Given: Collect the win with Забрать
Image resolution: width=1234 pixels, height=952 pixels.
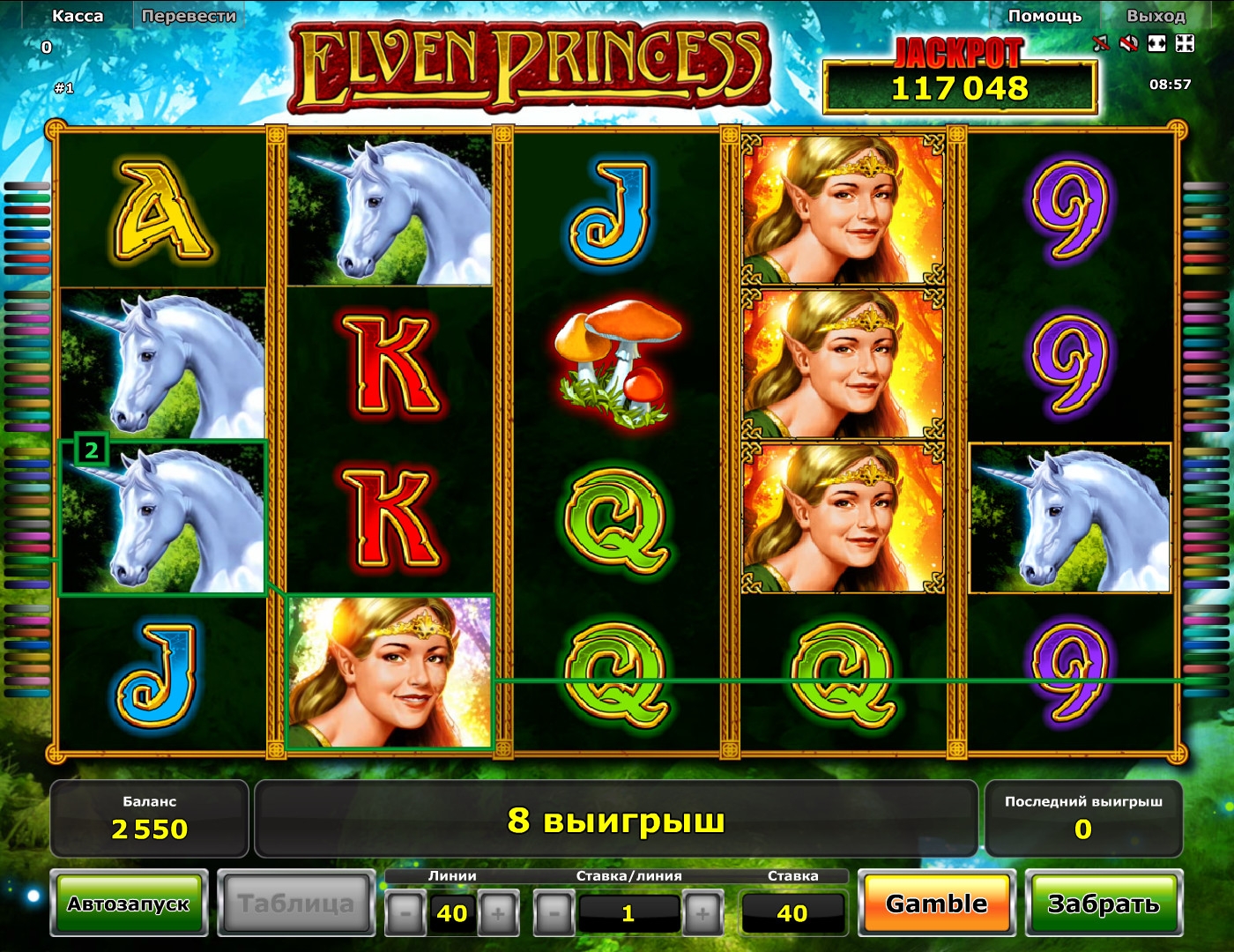Looking at the screenshot, I should pos(1103,904).
